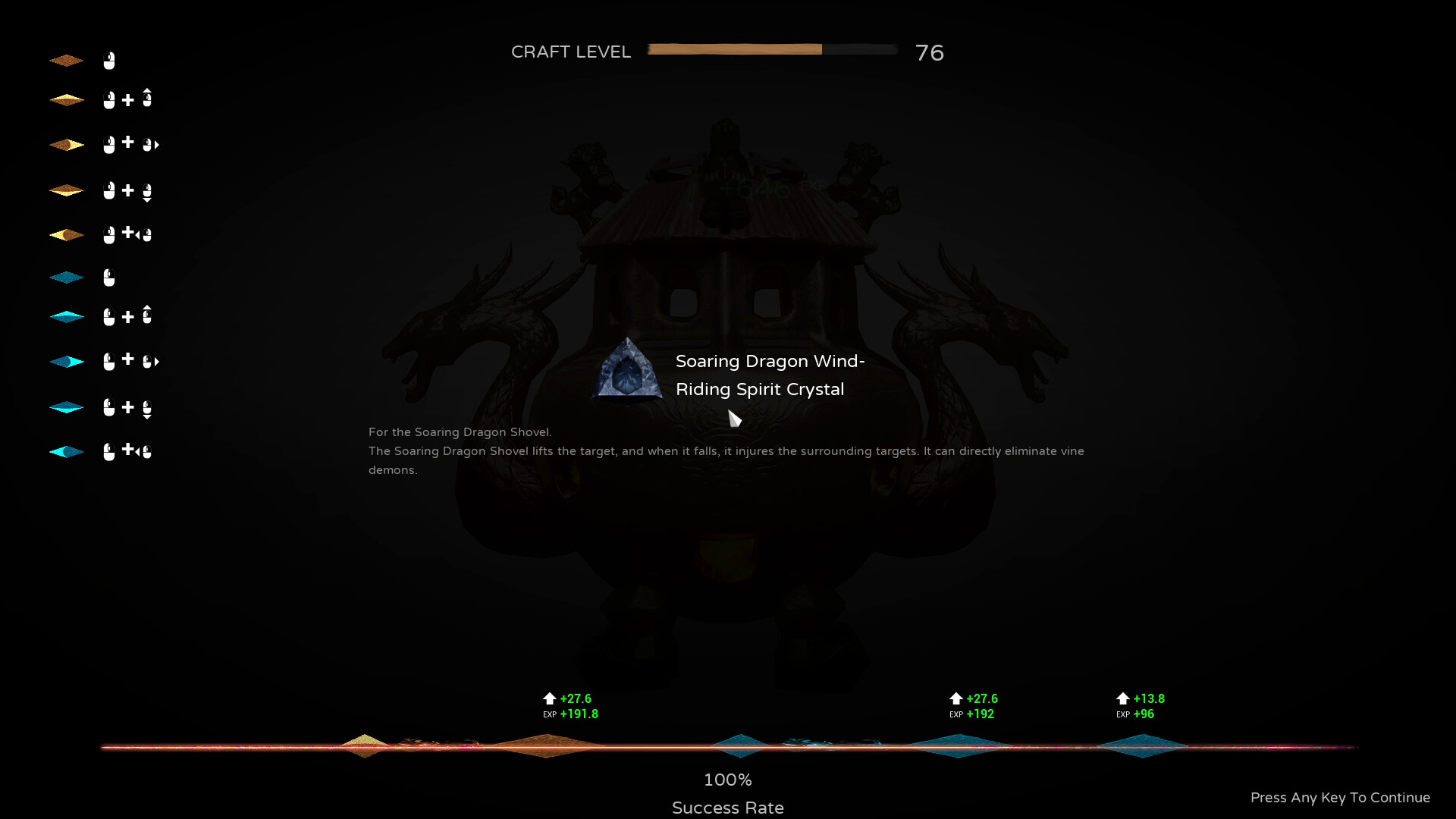
Task: Click the Success Rate label
Action: coord(727,807)
